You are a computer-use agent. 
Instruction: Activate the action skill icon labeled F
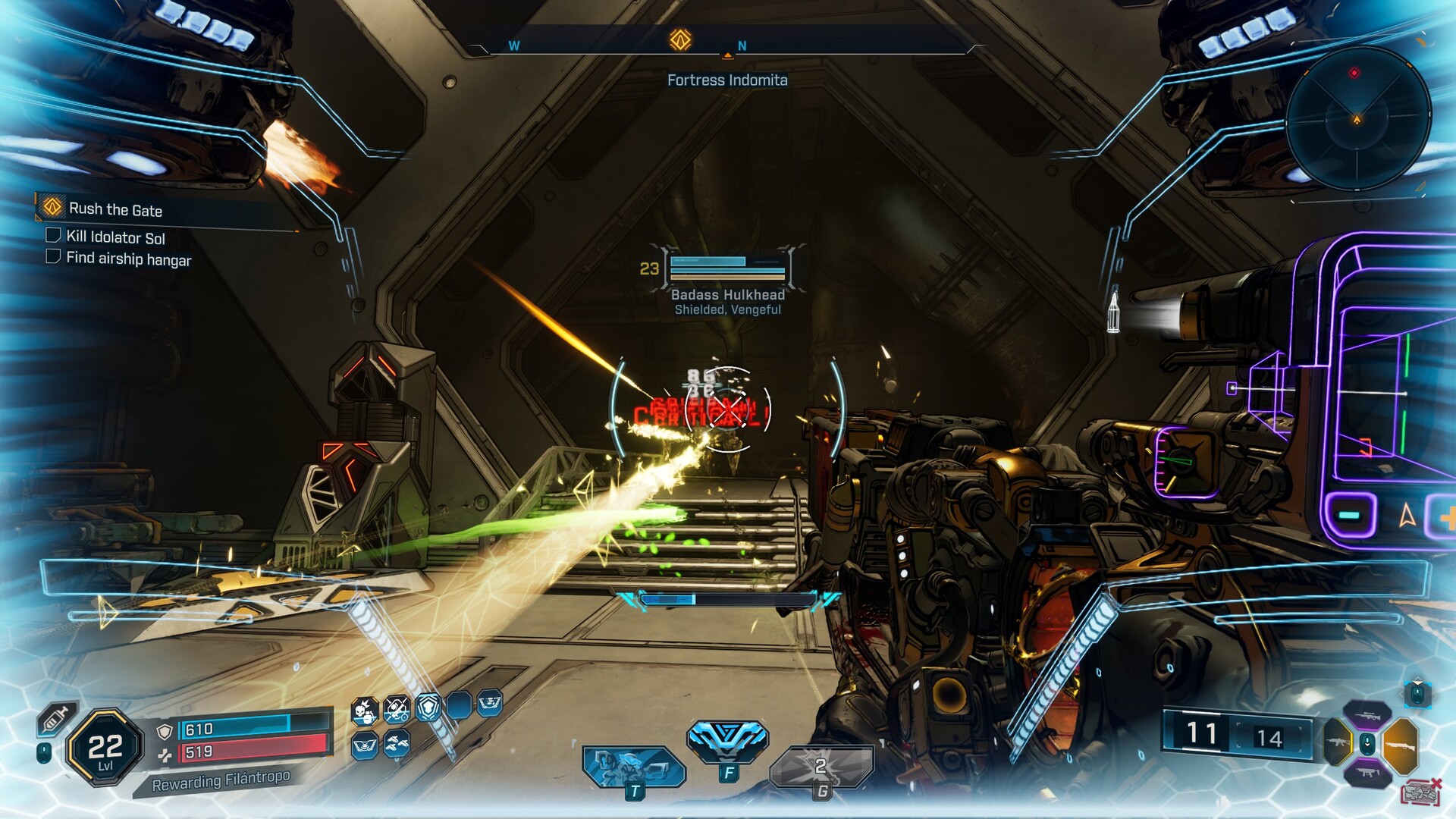coord(727,739)
